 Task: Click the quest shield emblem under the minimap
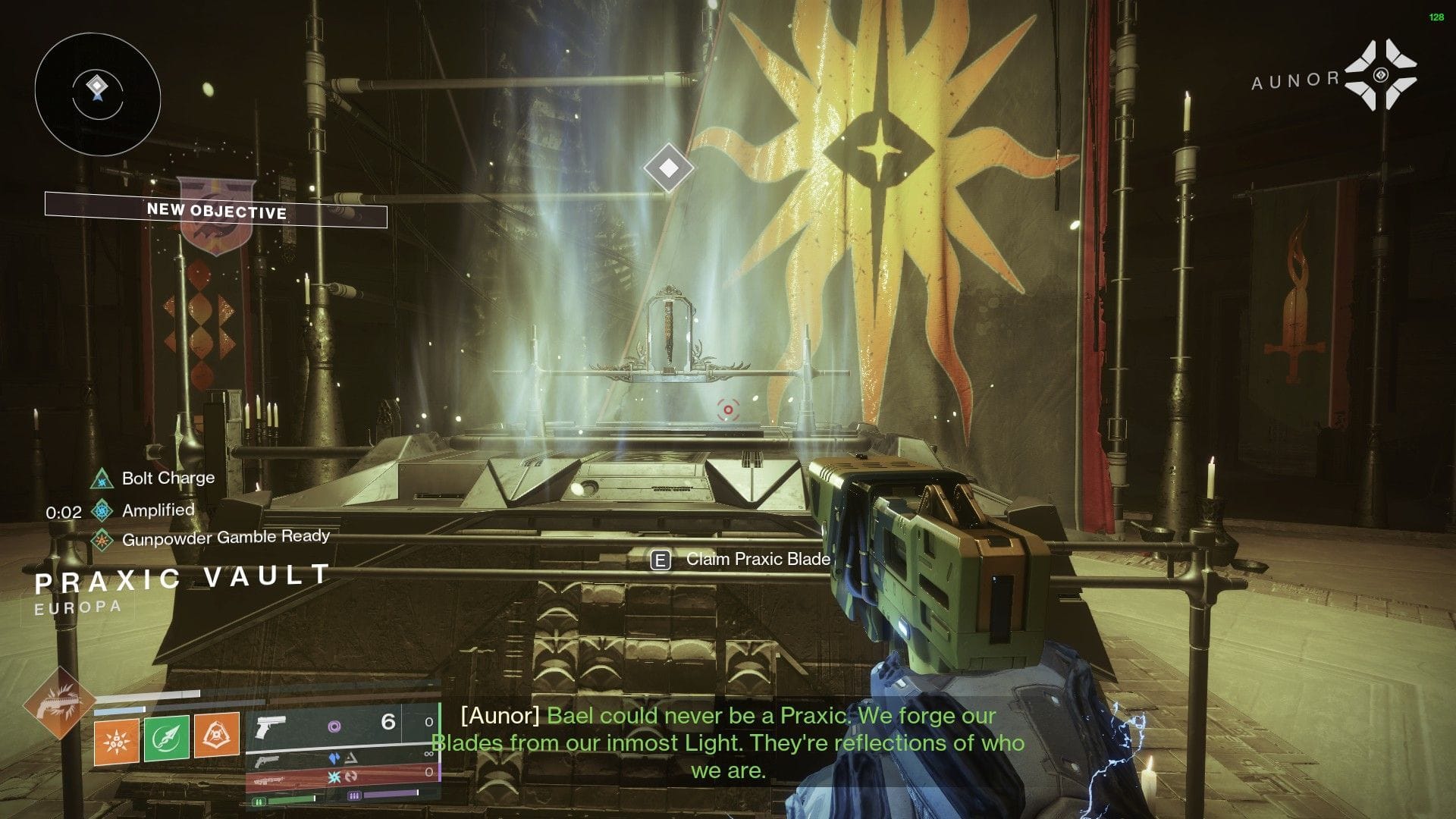coord(217,215)
